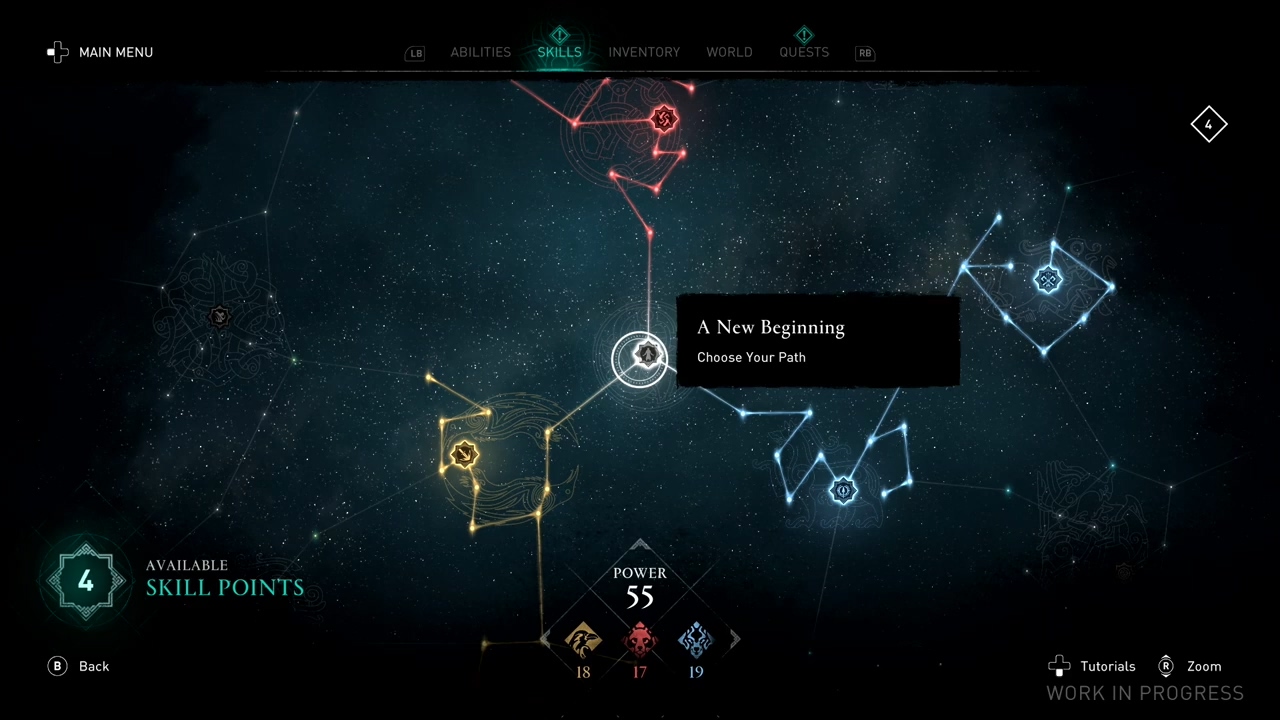Viewport: 1280px width, 720px height.
Task: Open the Quests tab
Action: pos(804,52)
